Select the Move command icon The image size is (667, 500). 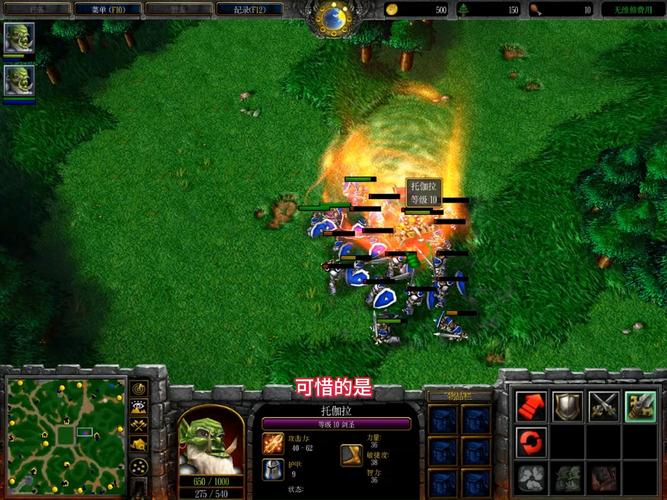pos(532,406)
